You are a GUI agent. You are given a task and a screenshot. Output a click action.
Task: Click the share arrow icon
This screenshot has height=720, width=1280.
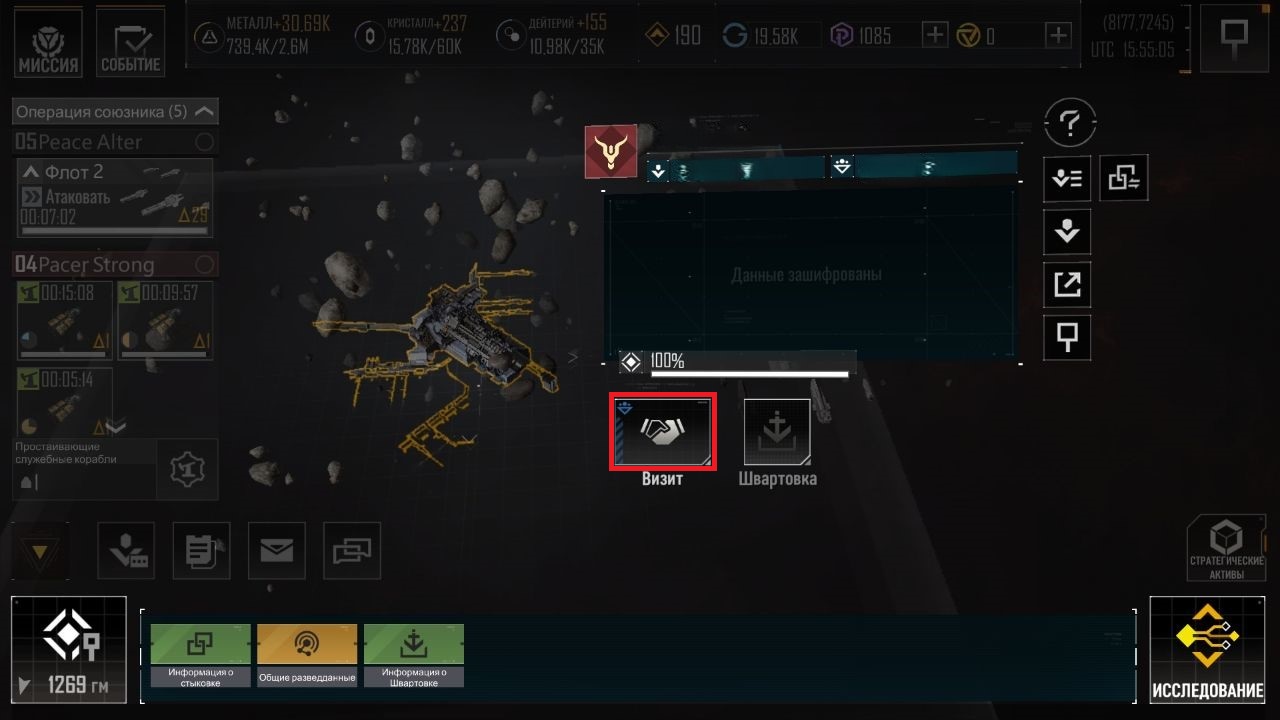(x=1068, y=285)
